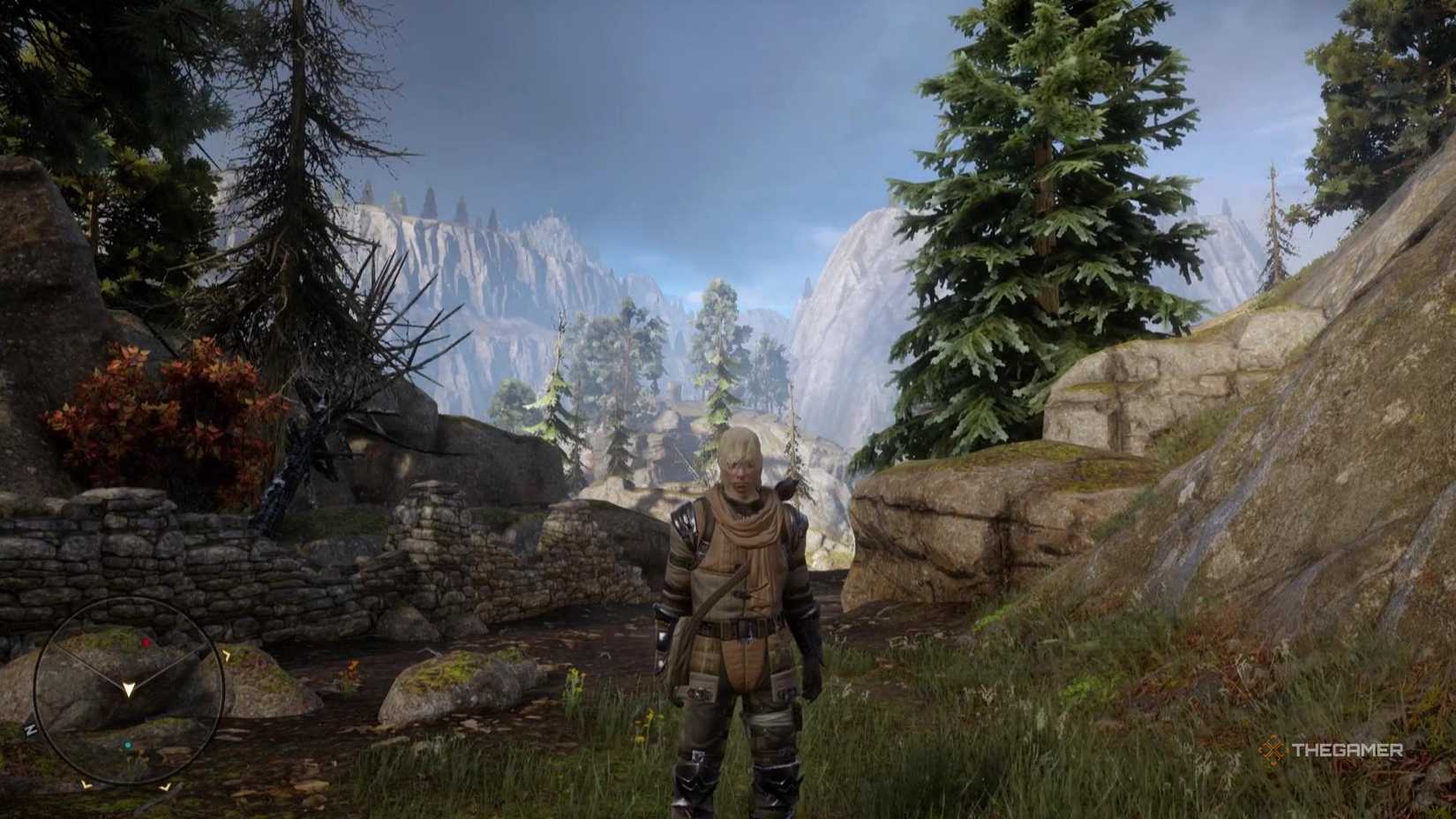
Task: Expand the left chevron pointer near the compass
Action: coord(85,785)
